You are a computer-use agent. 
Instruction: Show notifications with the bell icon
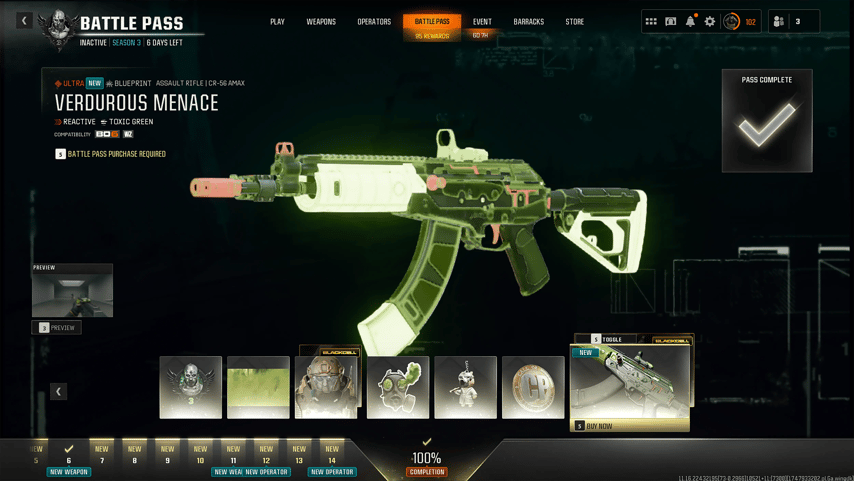(x=690, y=21)
